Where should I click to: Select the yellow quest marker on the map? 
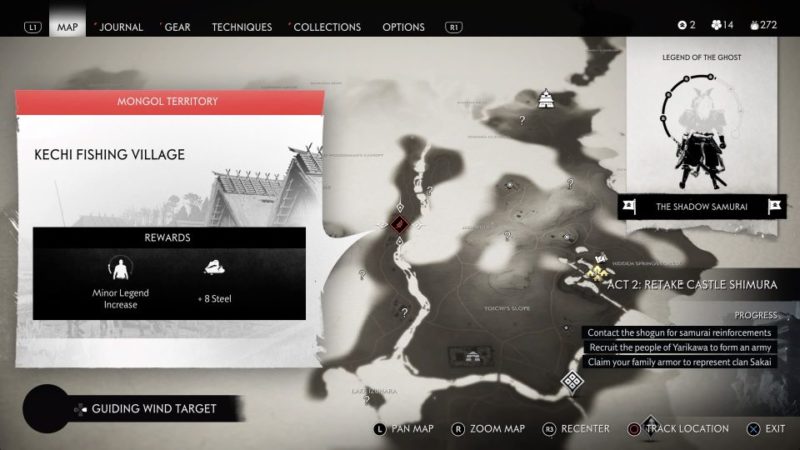coord(598,266)
